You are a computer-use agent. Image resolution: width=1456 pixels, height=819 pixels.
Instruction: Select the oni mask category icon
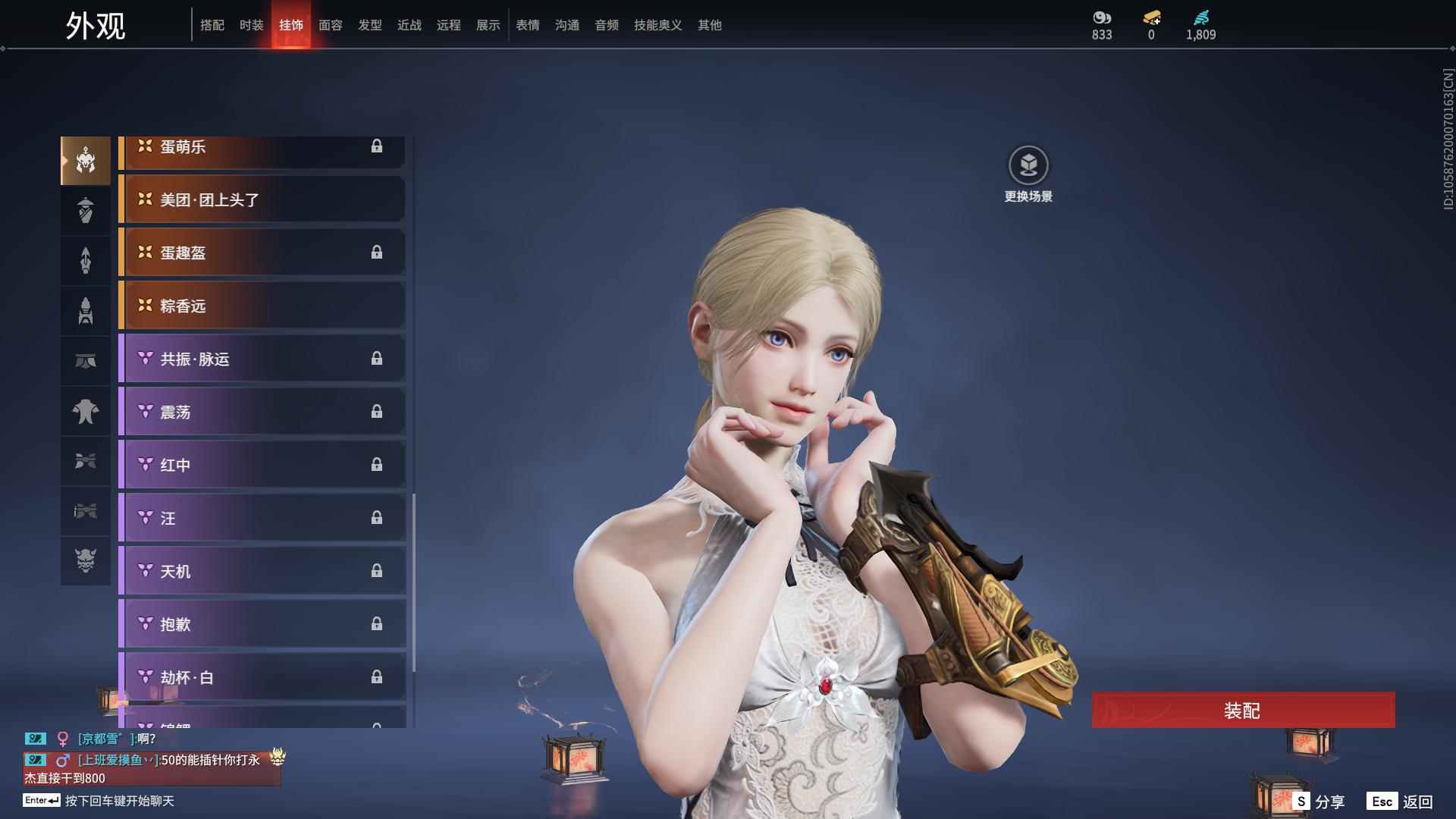pyautogui.click(x=86, y=560)
